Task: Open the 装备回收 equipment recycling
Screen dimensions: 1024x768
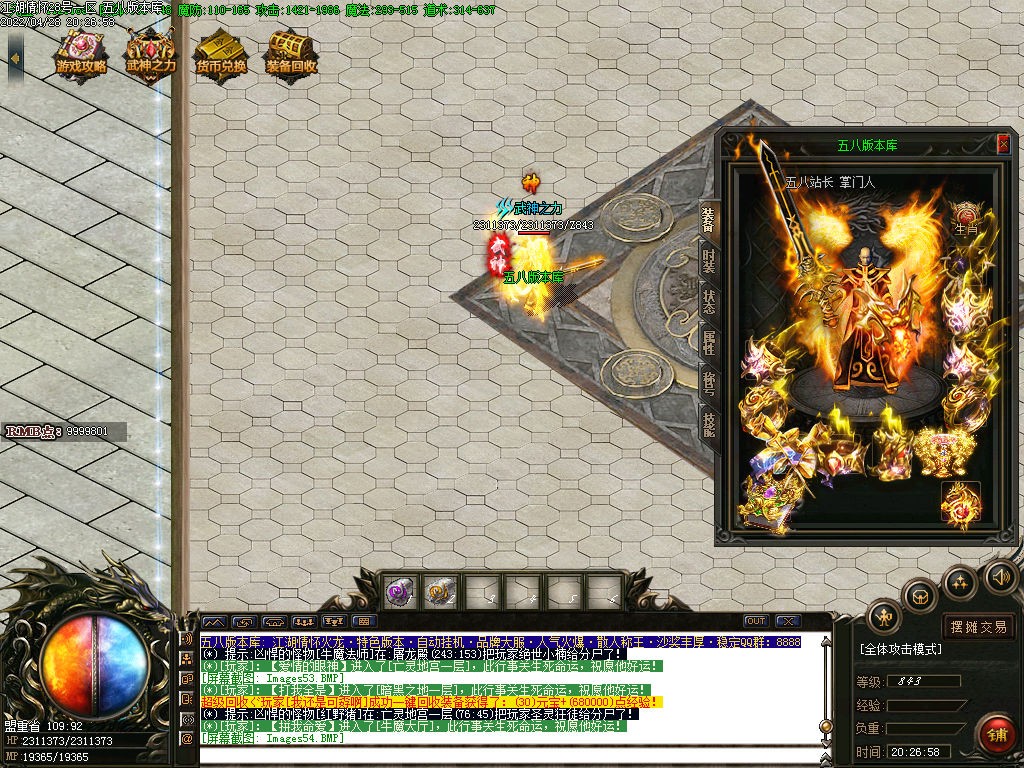Action: click(291, 56)
